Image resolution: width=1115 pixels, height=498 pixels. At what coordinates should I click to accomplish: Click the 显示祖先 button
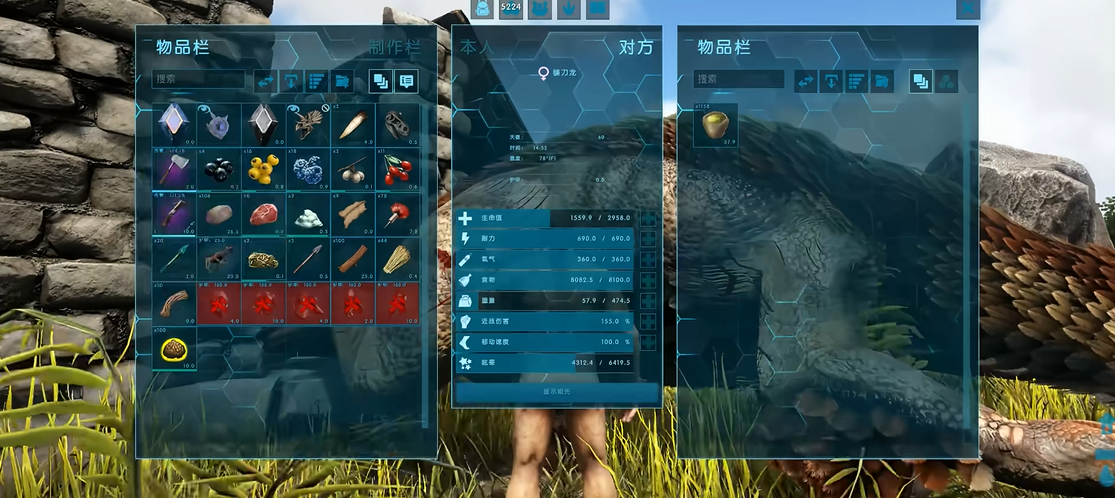pyautogui.click(x=556, y=392)
